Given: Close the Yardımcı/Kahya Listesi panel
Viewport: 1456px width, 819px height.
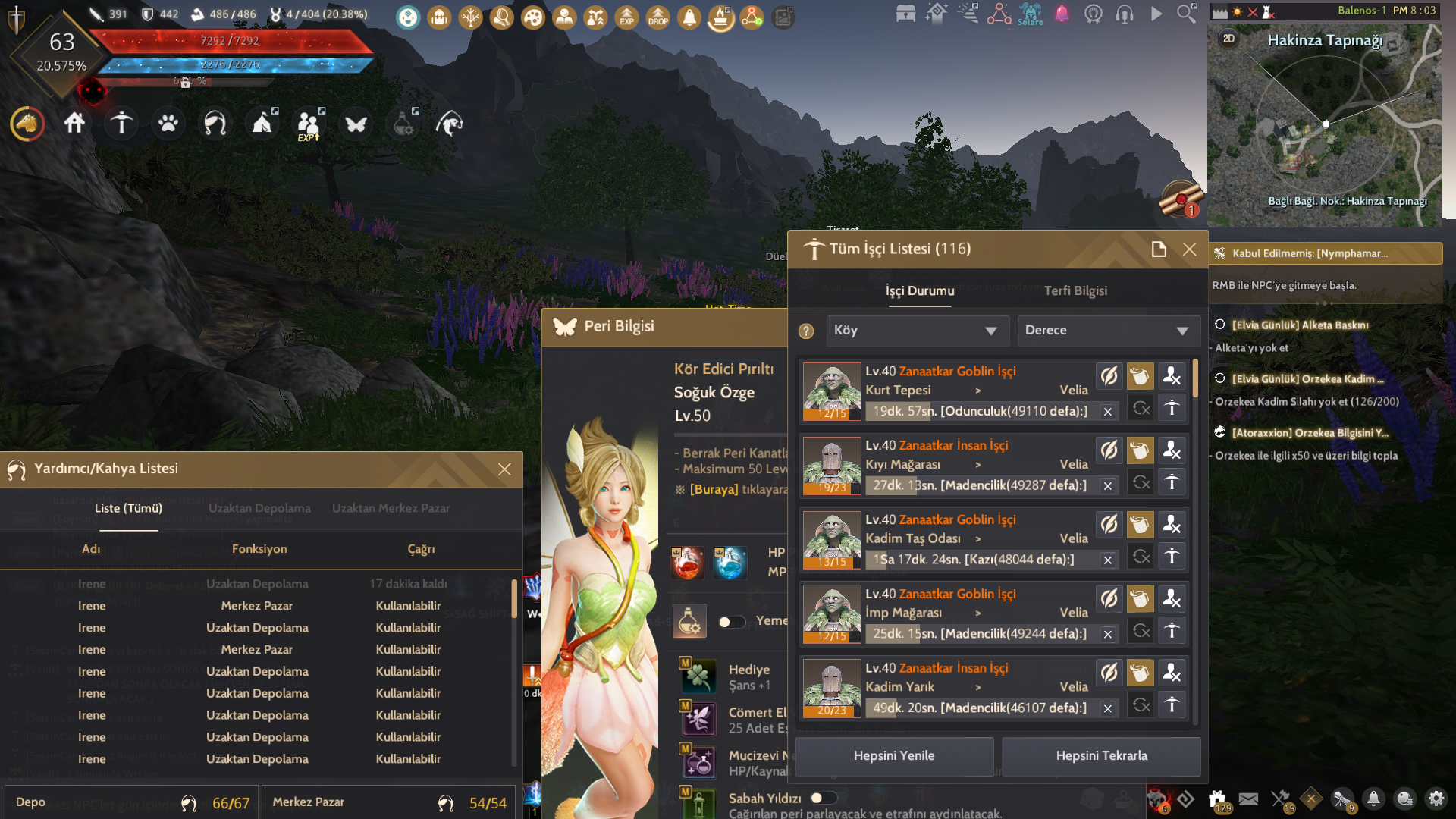Looking at the screenshot, I should tap(504, 469).
